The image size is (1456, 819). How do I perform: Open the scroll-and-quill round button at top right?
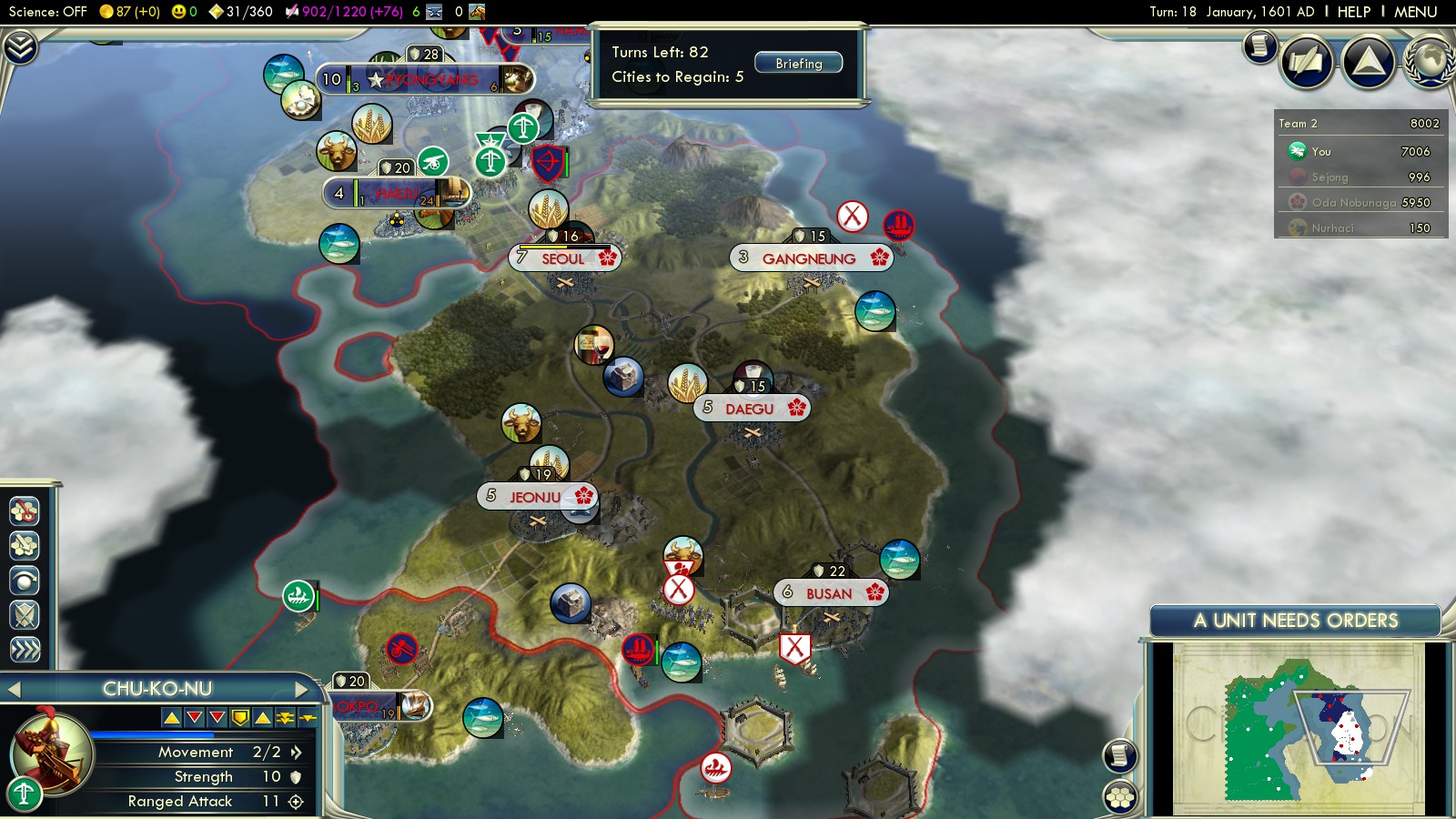click(x=1307, y=62)
